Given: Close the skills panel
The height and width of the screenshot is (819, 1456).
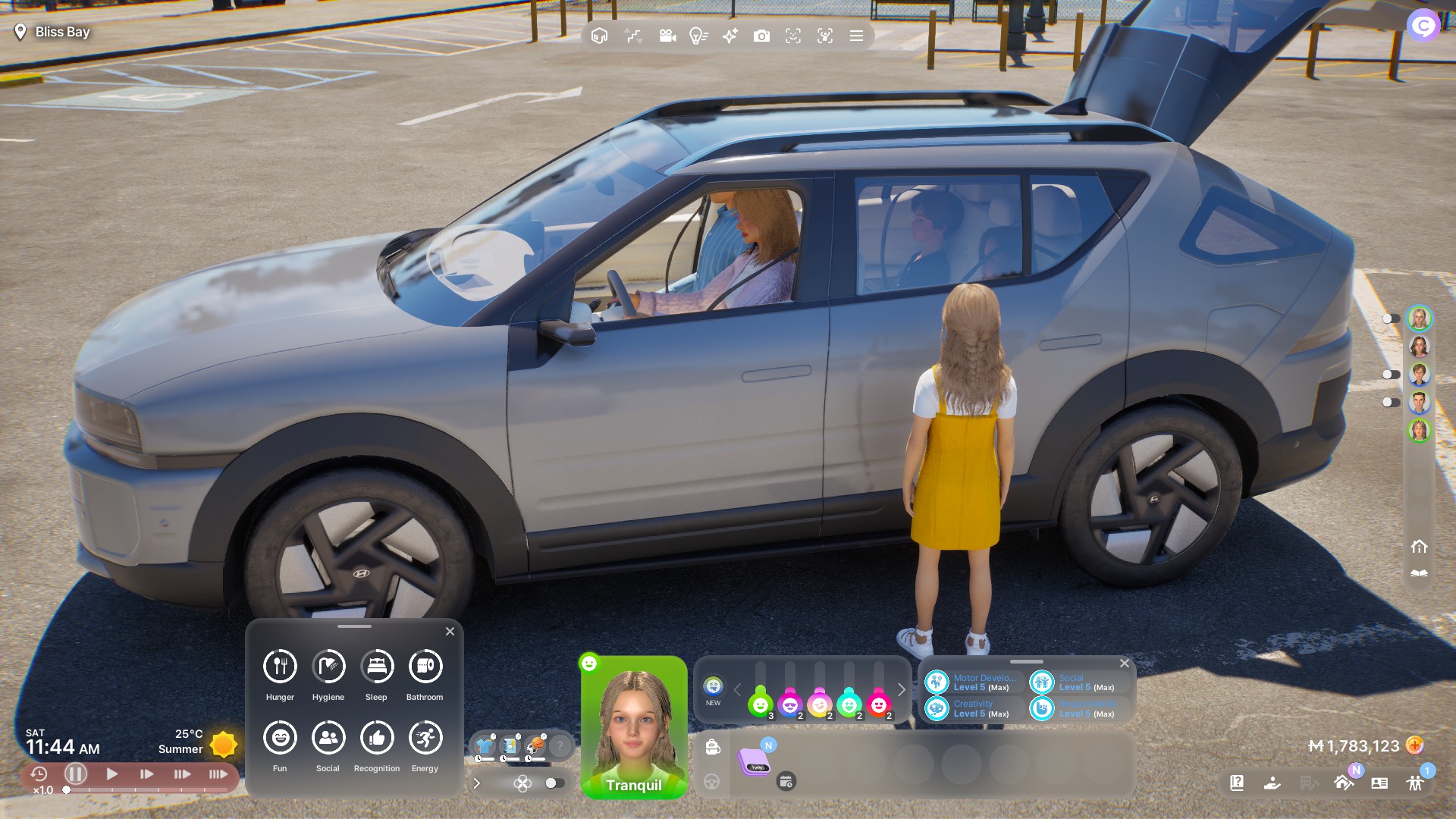Looking at the screenshot, I should click(1125, 663).
